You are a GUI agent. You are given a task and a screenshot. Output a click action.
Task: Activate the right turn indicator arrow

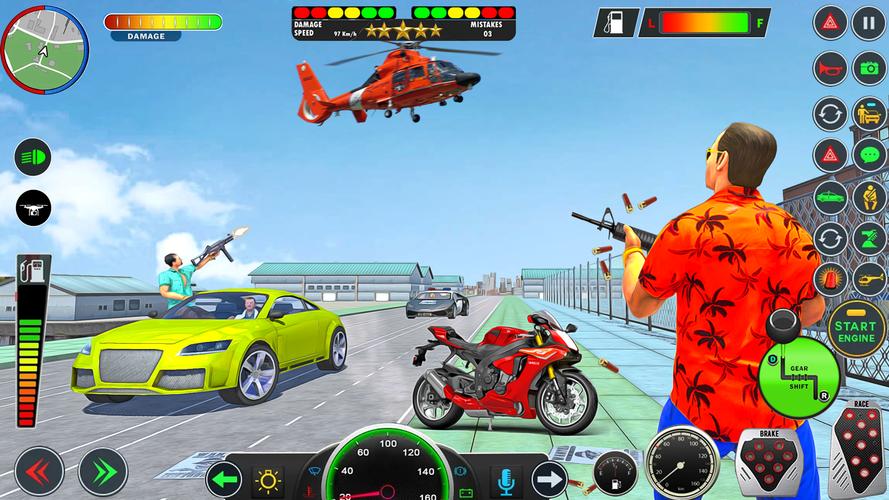549,480
